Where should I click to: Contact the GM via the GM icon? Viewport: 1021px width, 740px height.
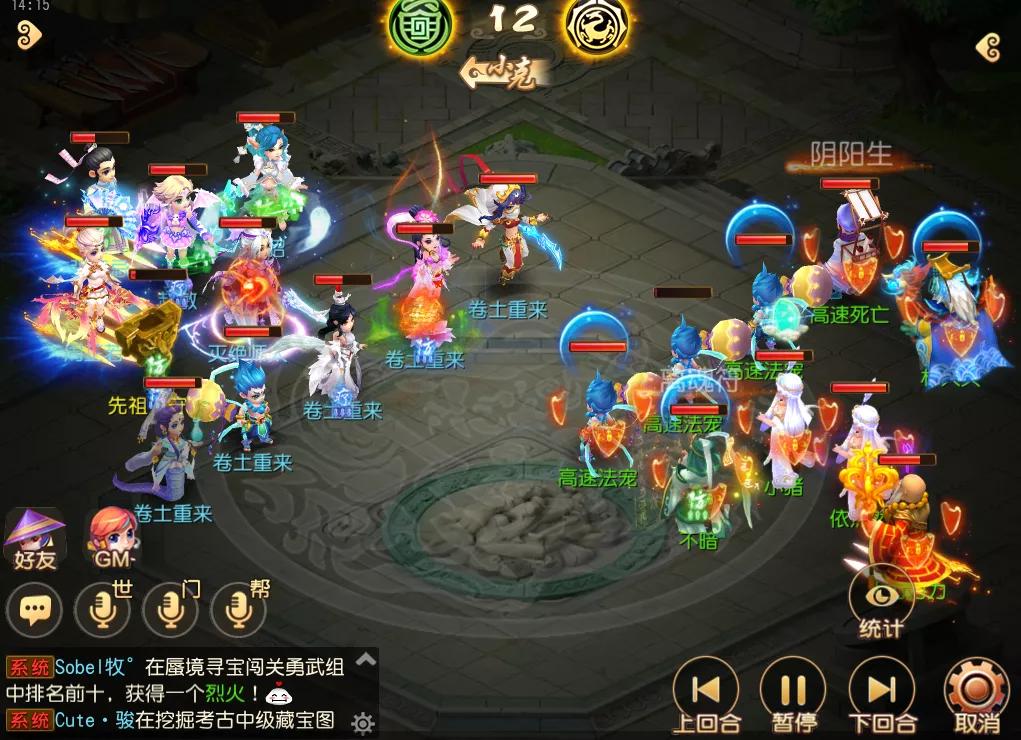[x=109, y=538]
